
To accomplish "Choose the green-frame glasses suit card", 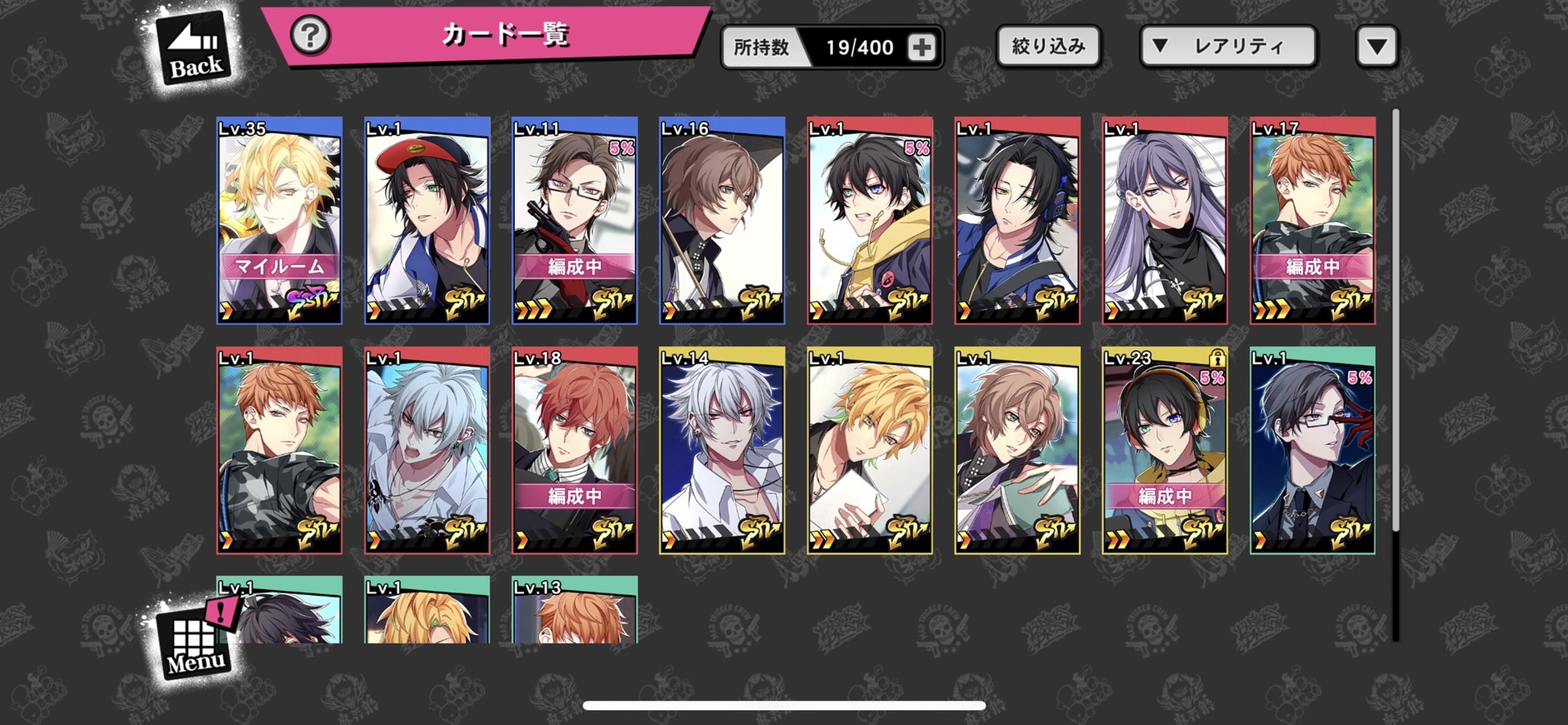I will coord(1312,451).
